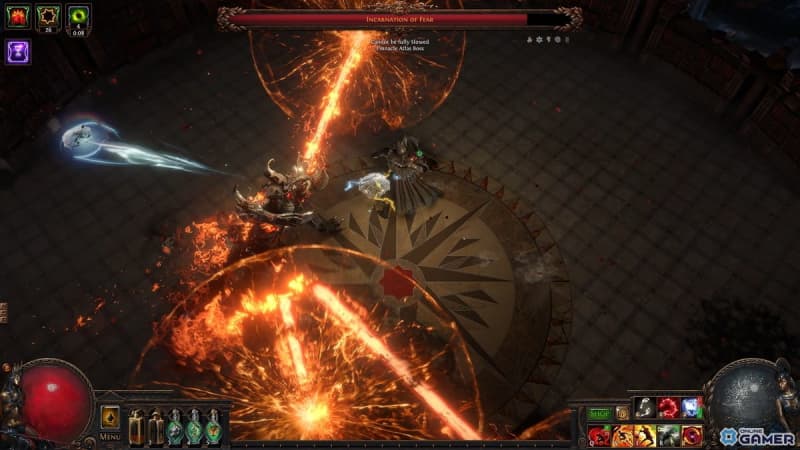Click the red flames buff icon
Image resolution: width=800 pixels, height=450 pixels.
(x=18, y=16)
